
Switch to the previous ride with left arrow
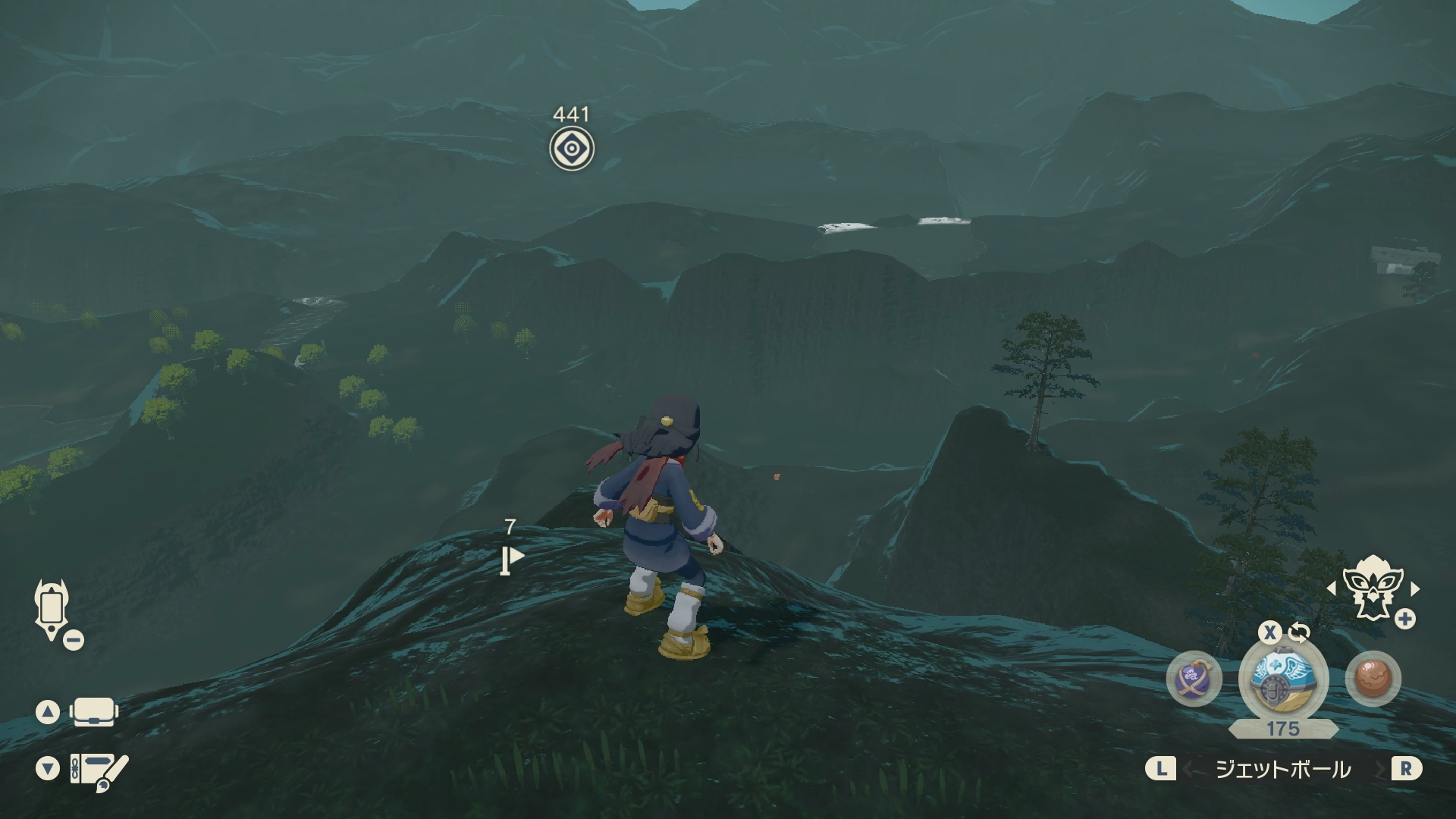tap(1332, 588)
